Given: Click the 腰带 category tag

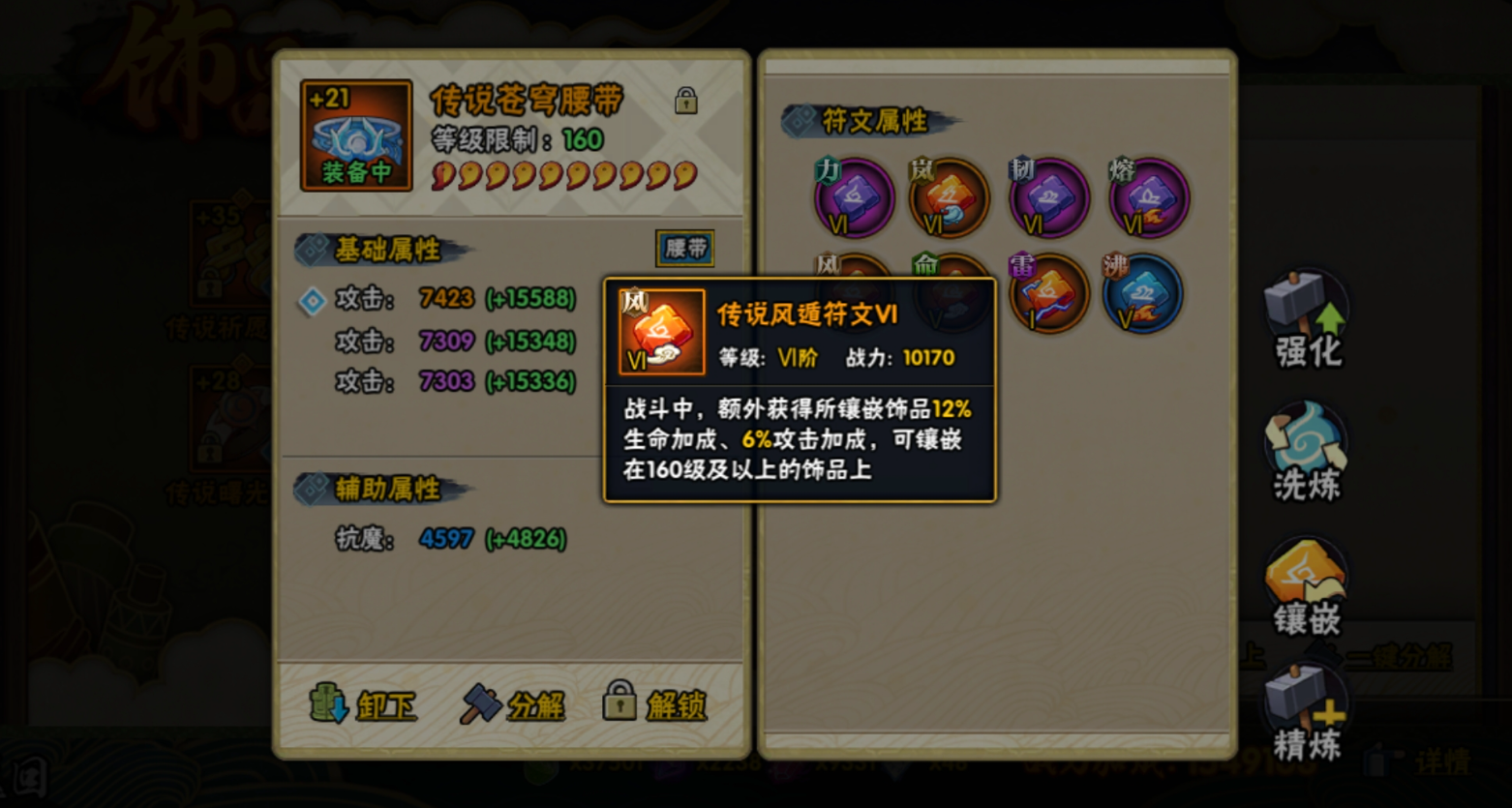Looking at the screenshot, I should click(684, 249).
